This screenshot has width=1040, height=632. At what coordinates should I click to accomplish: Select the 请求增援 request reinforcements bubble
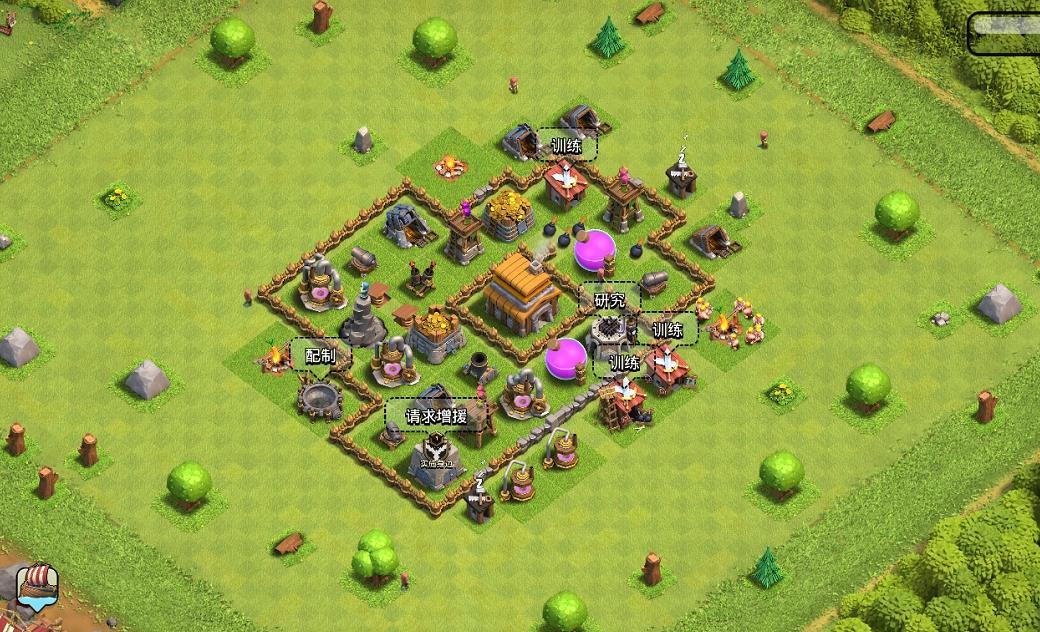[436, 416]
